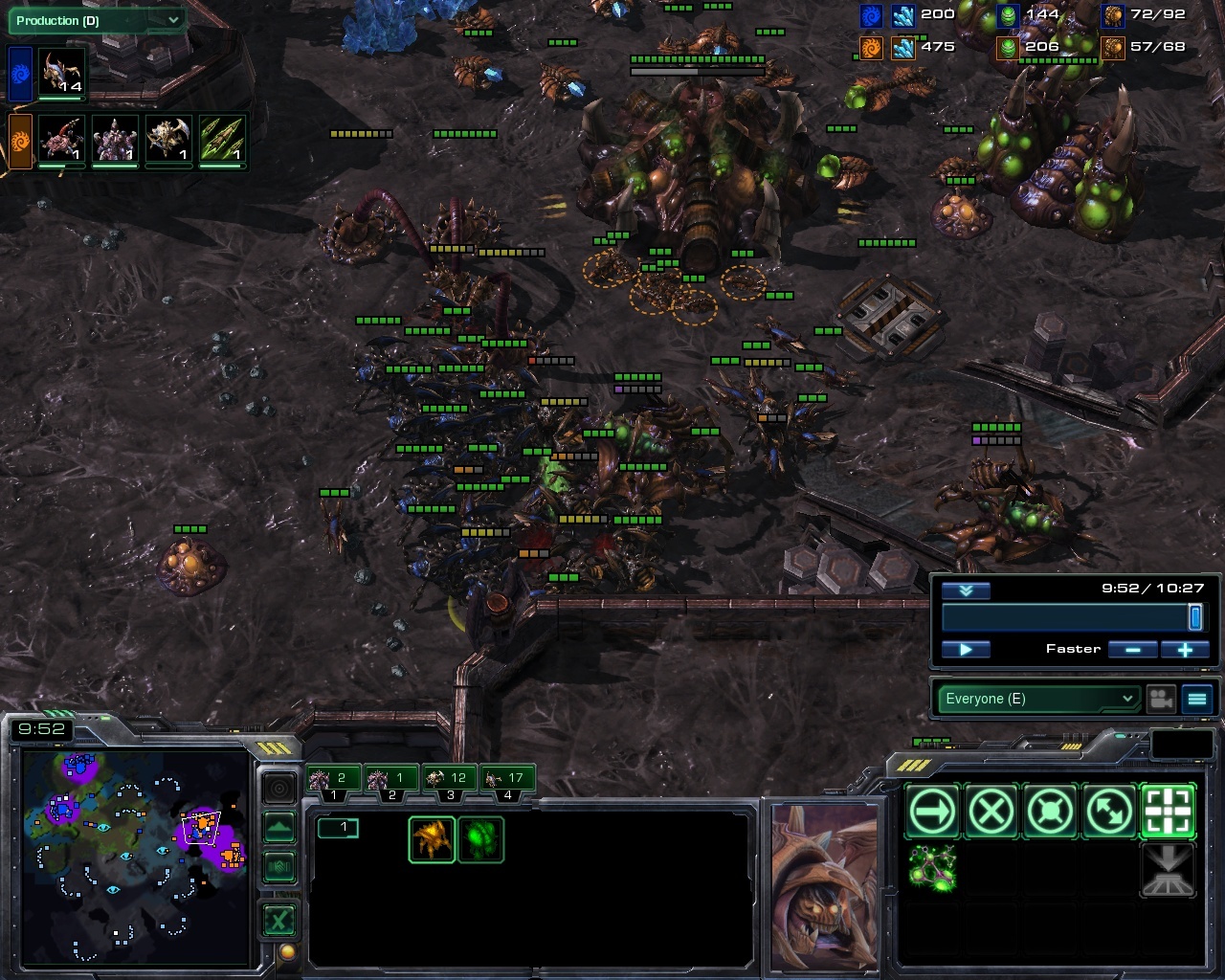Open the replay options list button

[1197, 699]
